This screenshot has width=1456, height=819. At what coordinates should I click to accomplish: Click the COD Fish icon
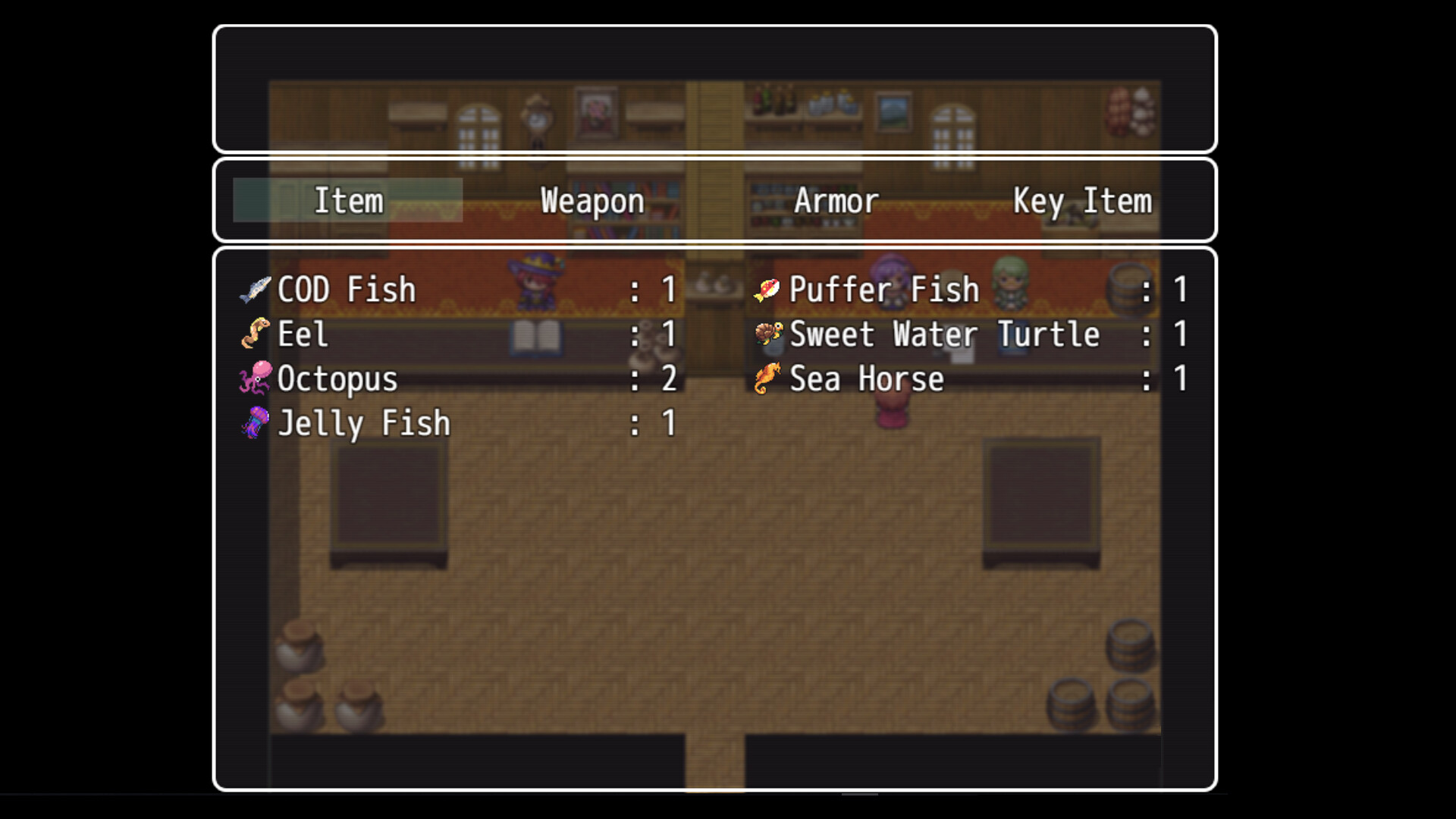(256, 289)
